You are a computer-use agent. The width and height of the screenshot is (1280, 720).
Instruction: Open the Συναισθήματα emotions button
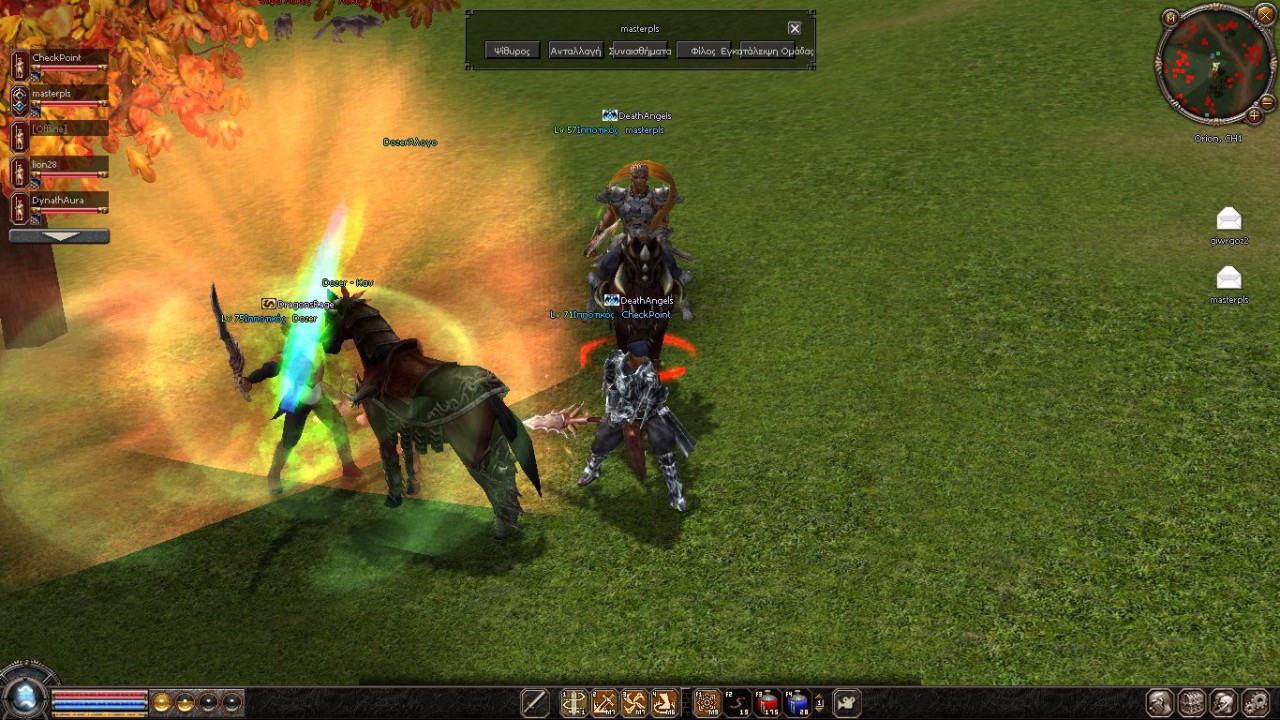pos(640,51)
